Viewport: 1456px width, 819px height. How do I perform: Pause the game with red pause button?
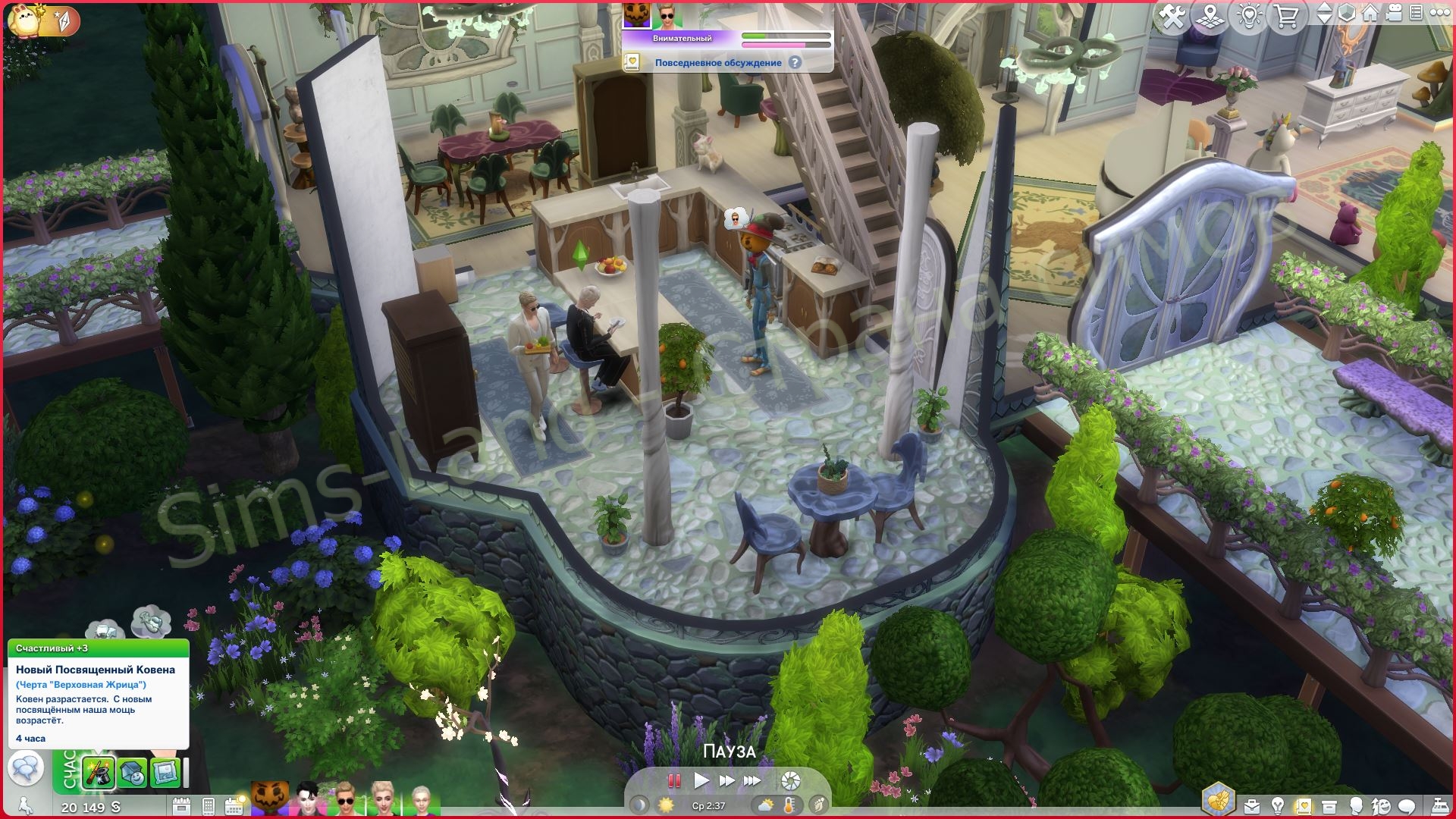pos(673,780)
